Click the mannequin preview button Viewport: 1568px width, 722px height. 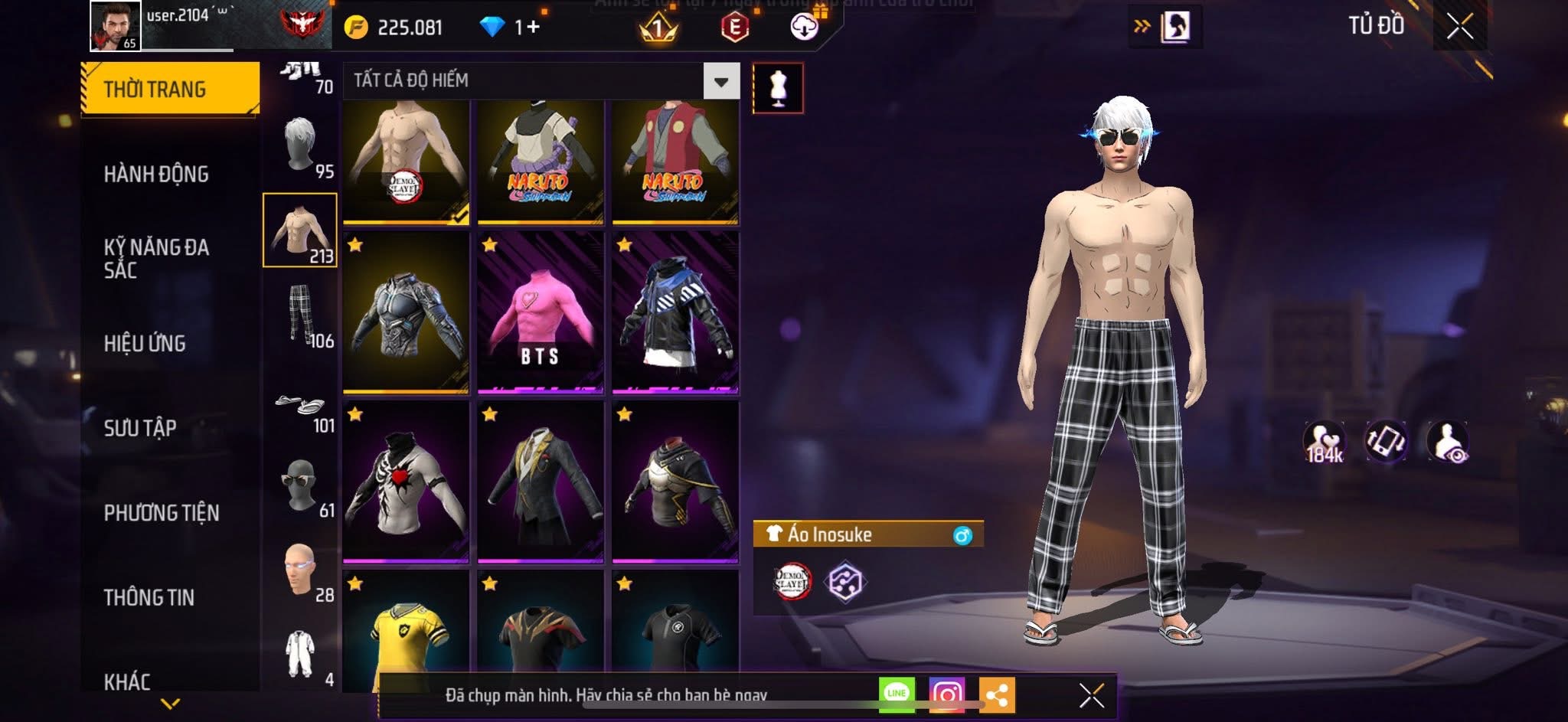(x=778, y=88)
